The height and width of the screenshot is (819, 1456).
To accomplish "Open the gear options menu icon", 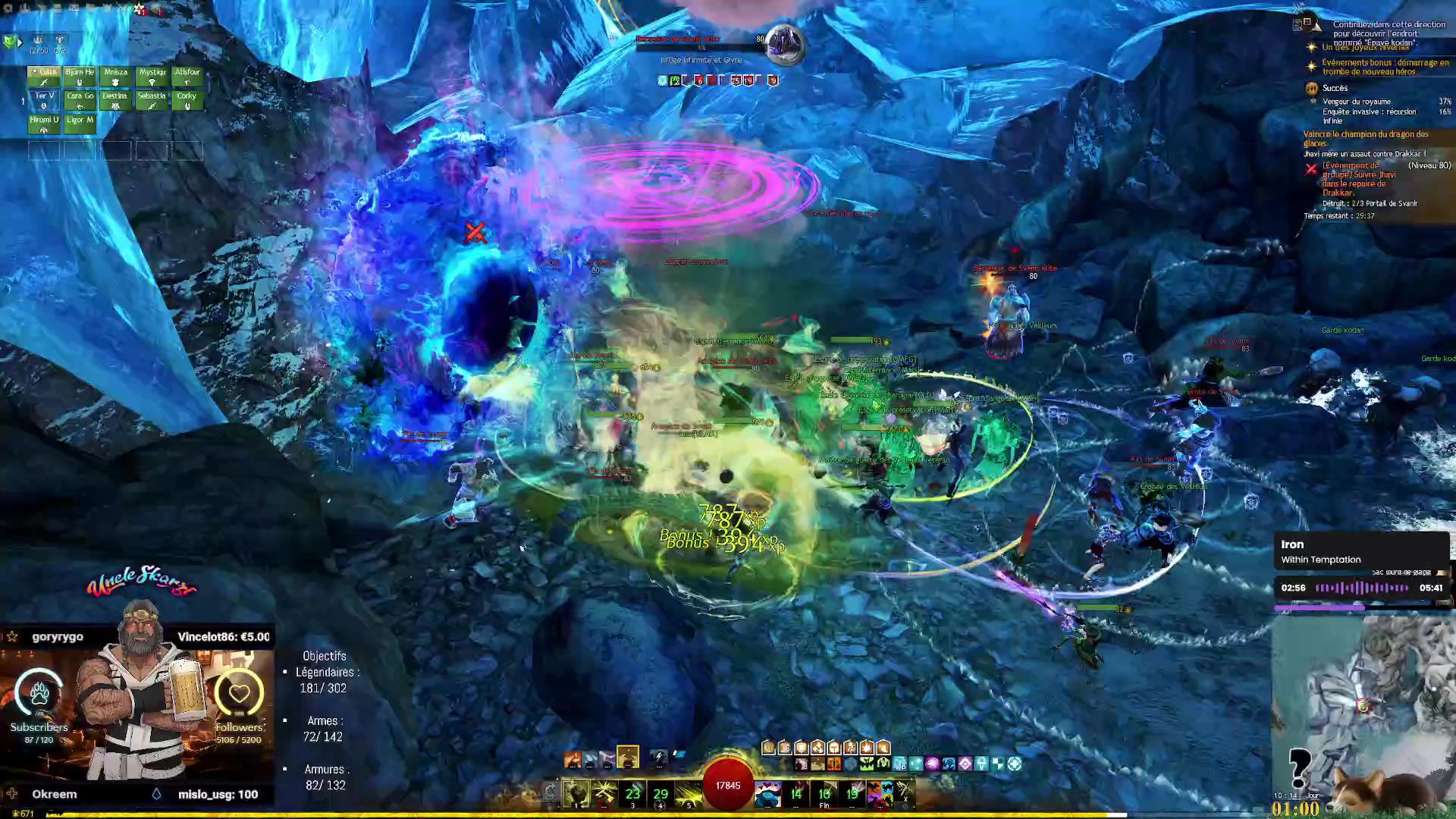I will click(8, 8).
